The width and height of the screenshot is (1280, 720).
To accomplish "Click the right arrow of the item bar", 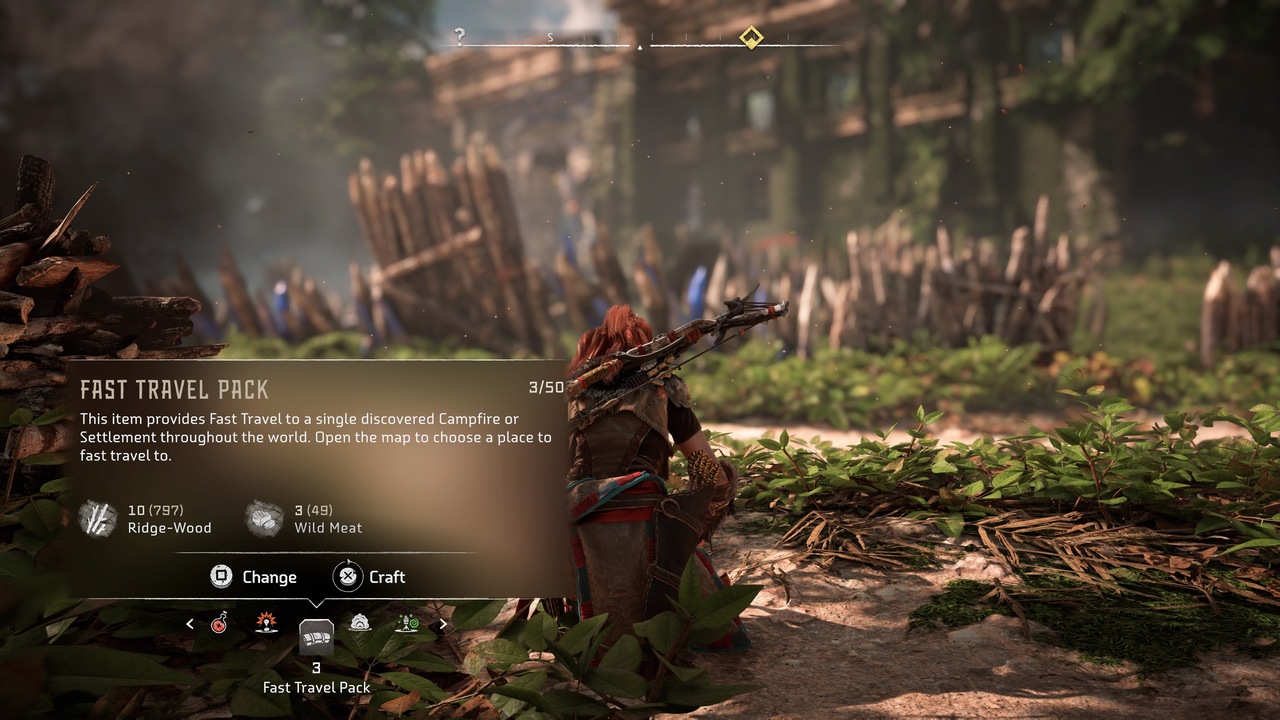I will 443,624.
